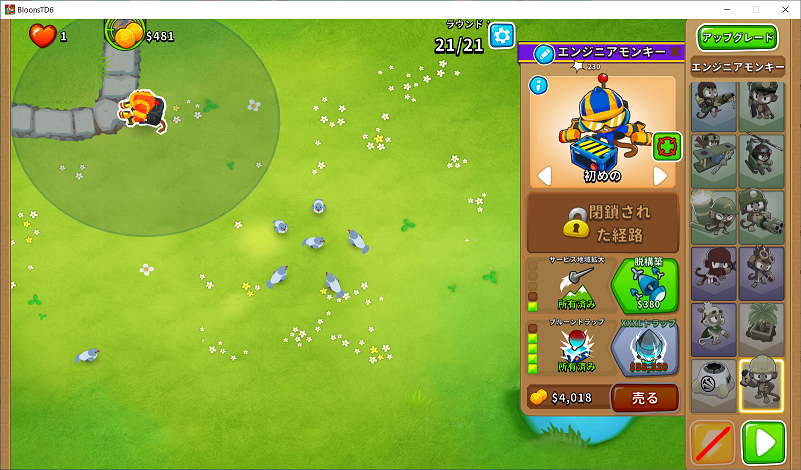Click the green crosshair target button
This screenshot has width=801, height=470.
click(667, 147)
